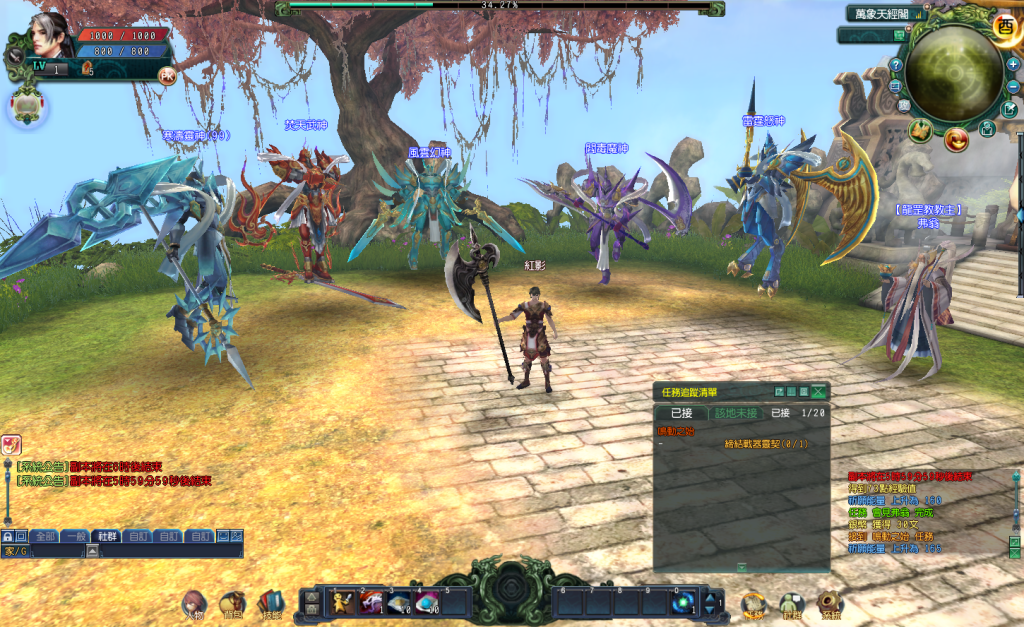Switch to the 該地未接 quest tab
This screenshot has height=627, width=1024.
[x=736, y=412]
